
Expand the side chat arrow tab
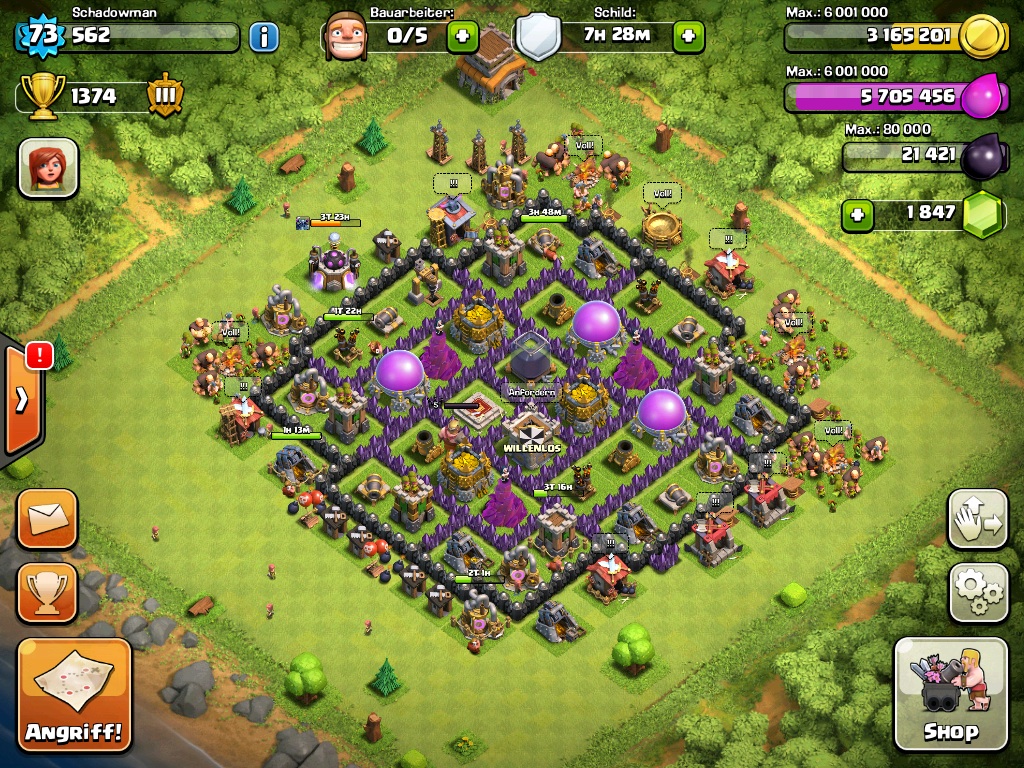[x=22, y=400]
